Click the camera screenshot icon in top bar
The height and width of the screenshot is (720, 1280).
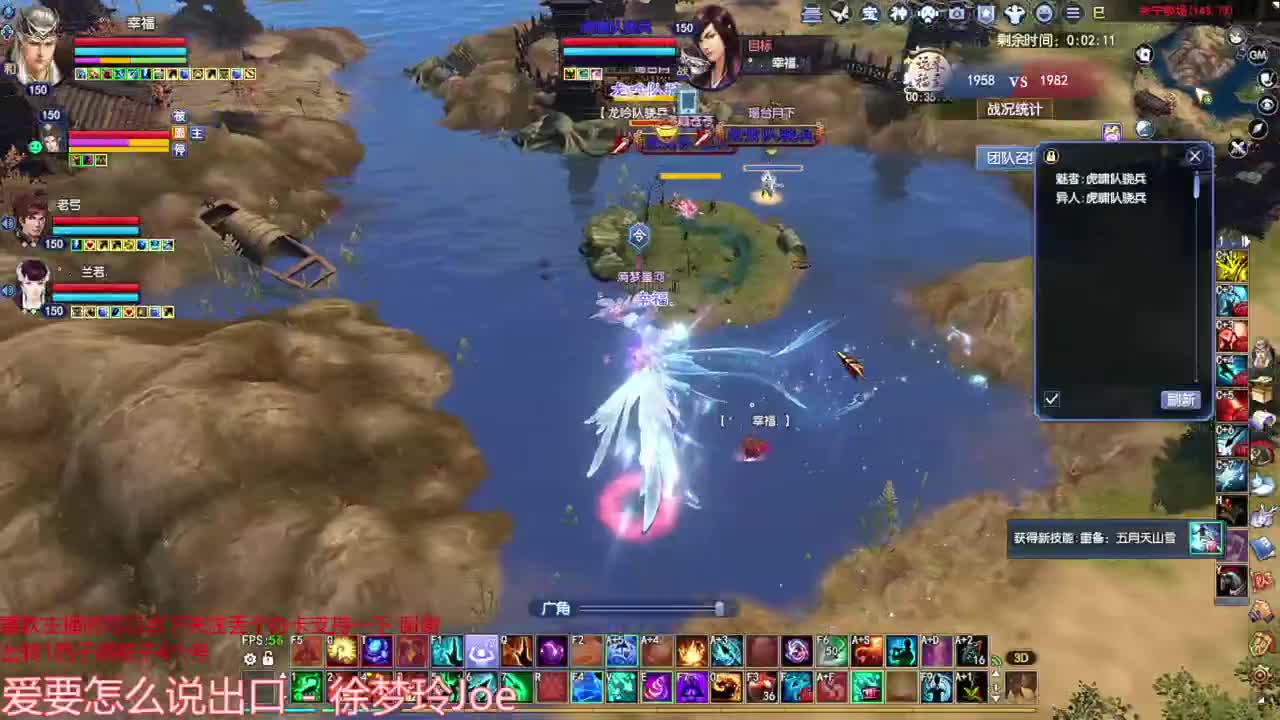[957, 14]
